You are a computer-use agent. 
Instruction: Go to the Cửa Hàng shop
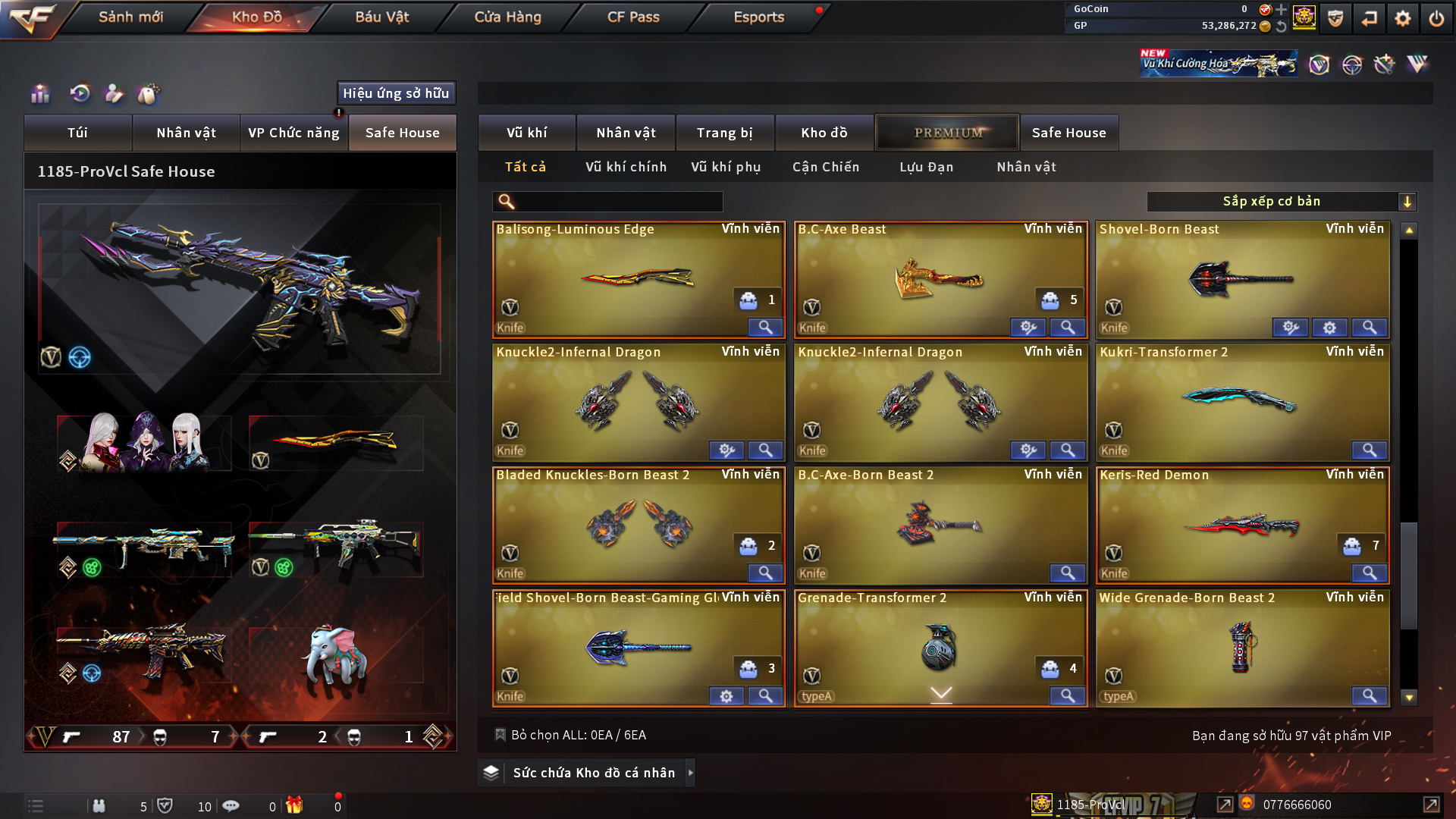pyautogui.click(x=507, y=17)
